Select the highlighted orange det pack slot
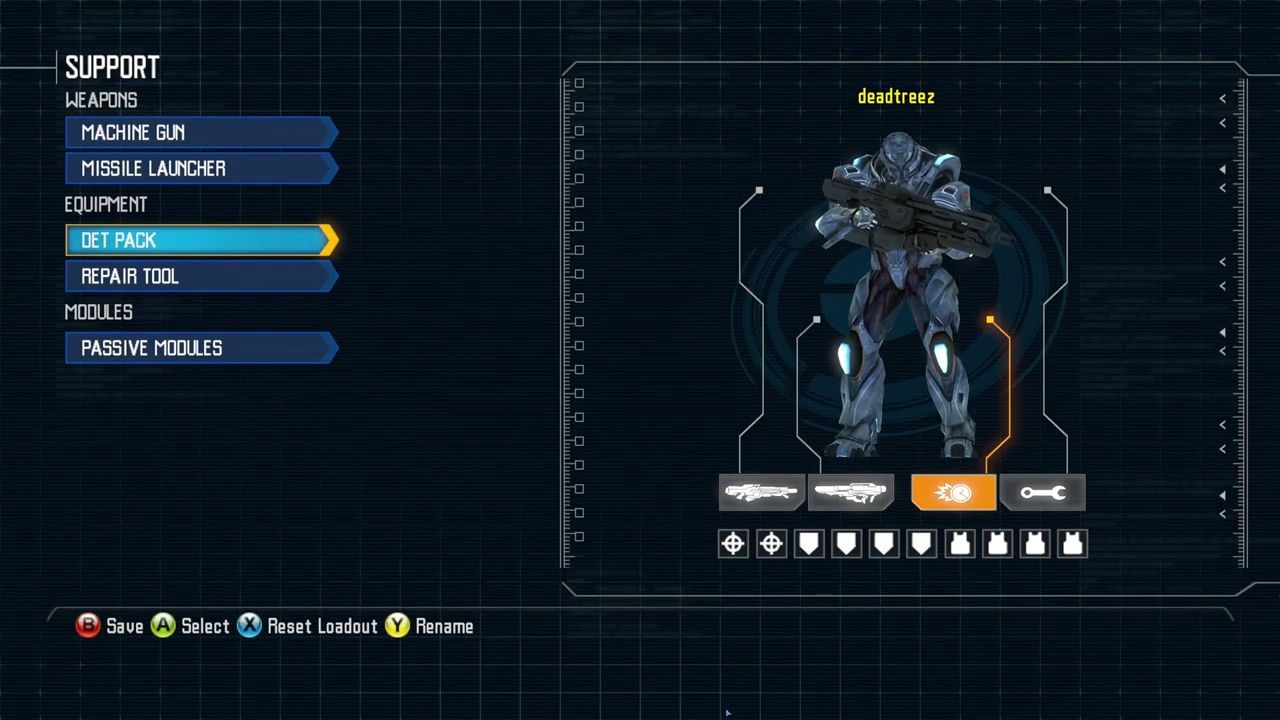The height and width of the screenshot is (720, 1280). pos(954,492)
